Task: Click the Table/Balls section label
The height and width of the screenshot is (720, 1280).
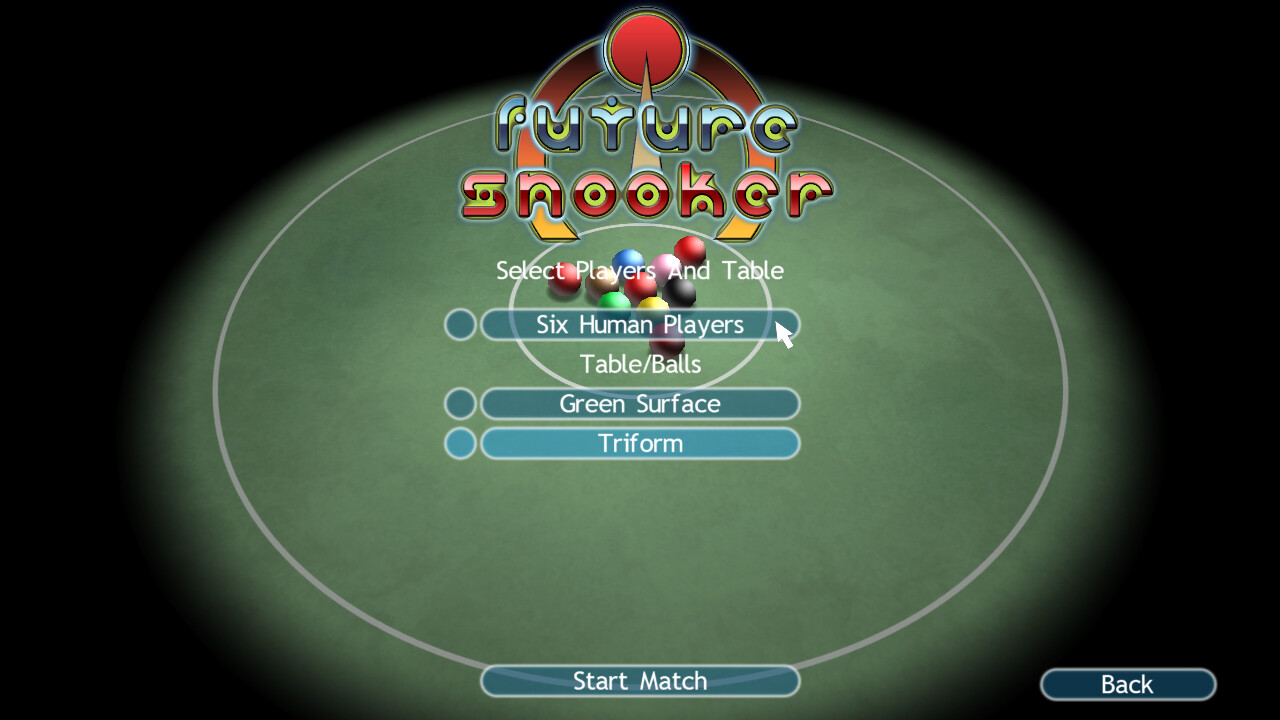Action: tap(640, 364)
